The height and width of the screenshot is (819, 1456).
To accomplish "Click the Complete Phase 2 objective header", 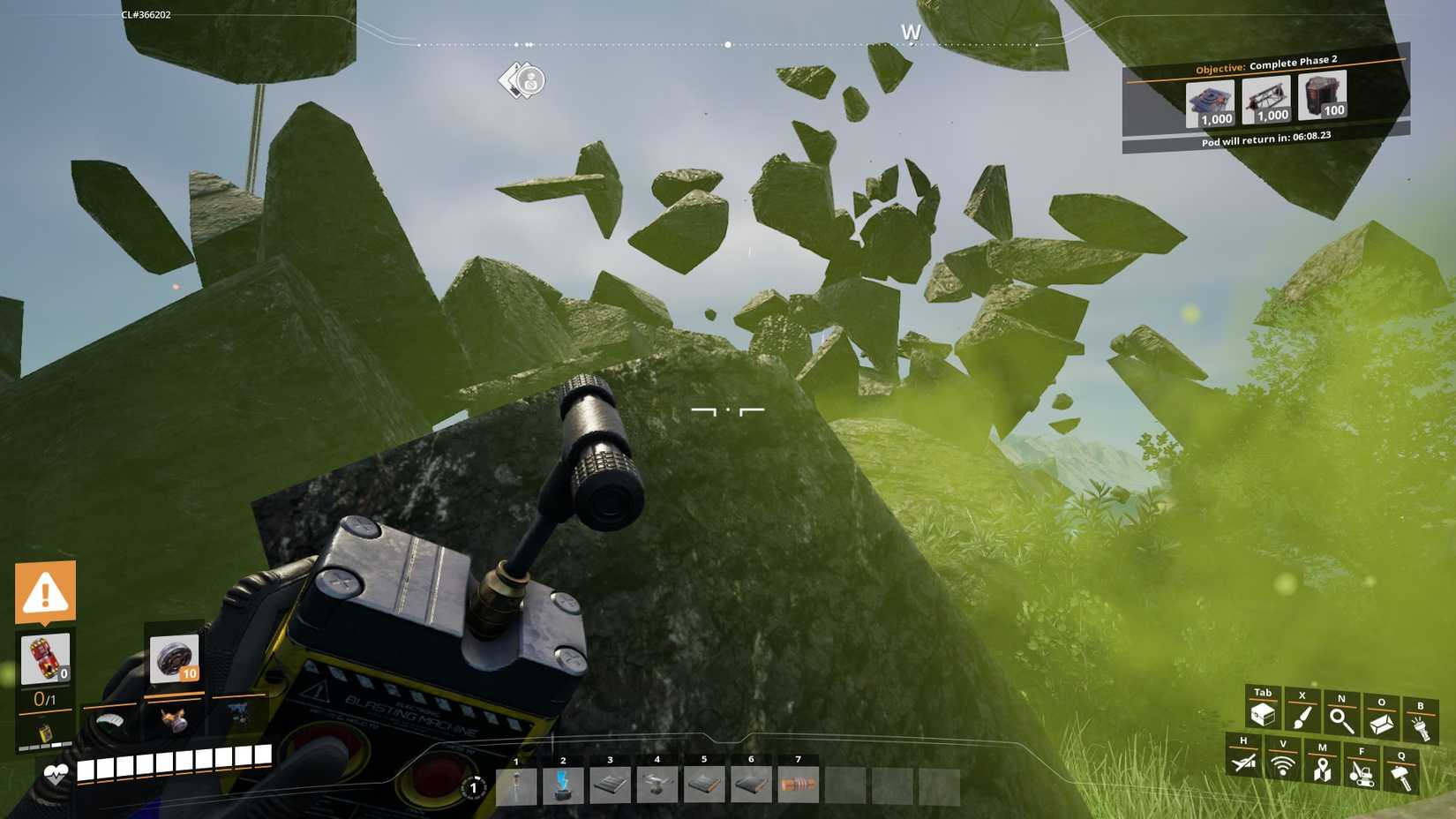I will [1265, 64].
